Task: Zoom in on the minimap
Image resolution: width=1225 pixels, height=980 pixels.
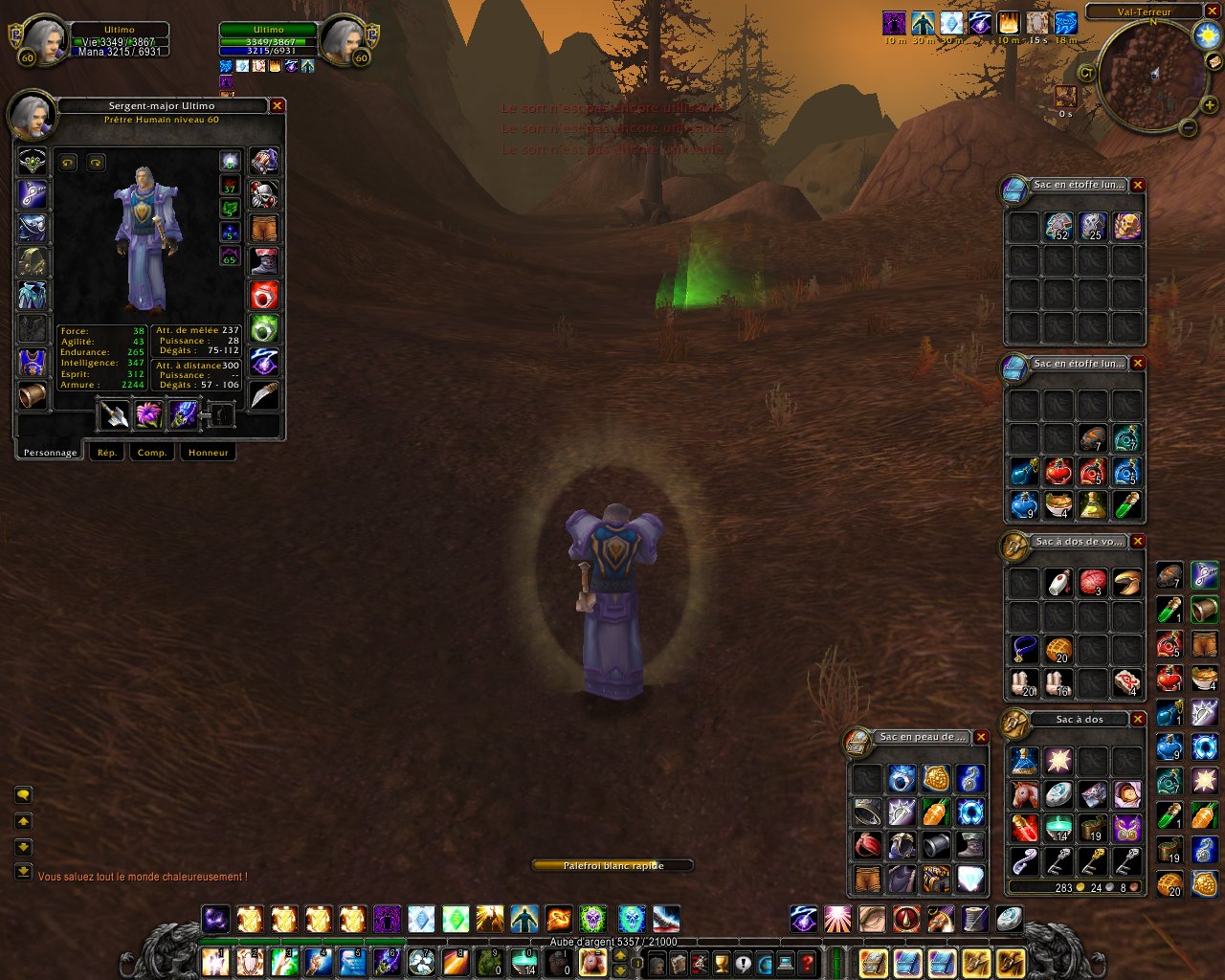Action: click(x=1210, y=105)
